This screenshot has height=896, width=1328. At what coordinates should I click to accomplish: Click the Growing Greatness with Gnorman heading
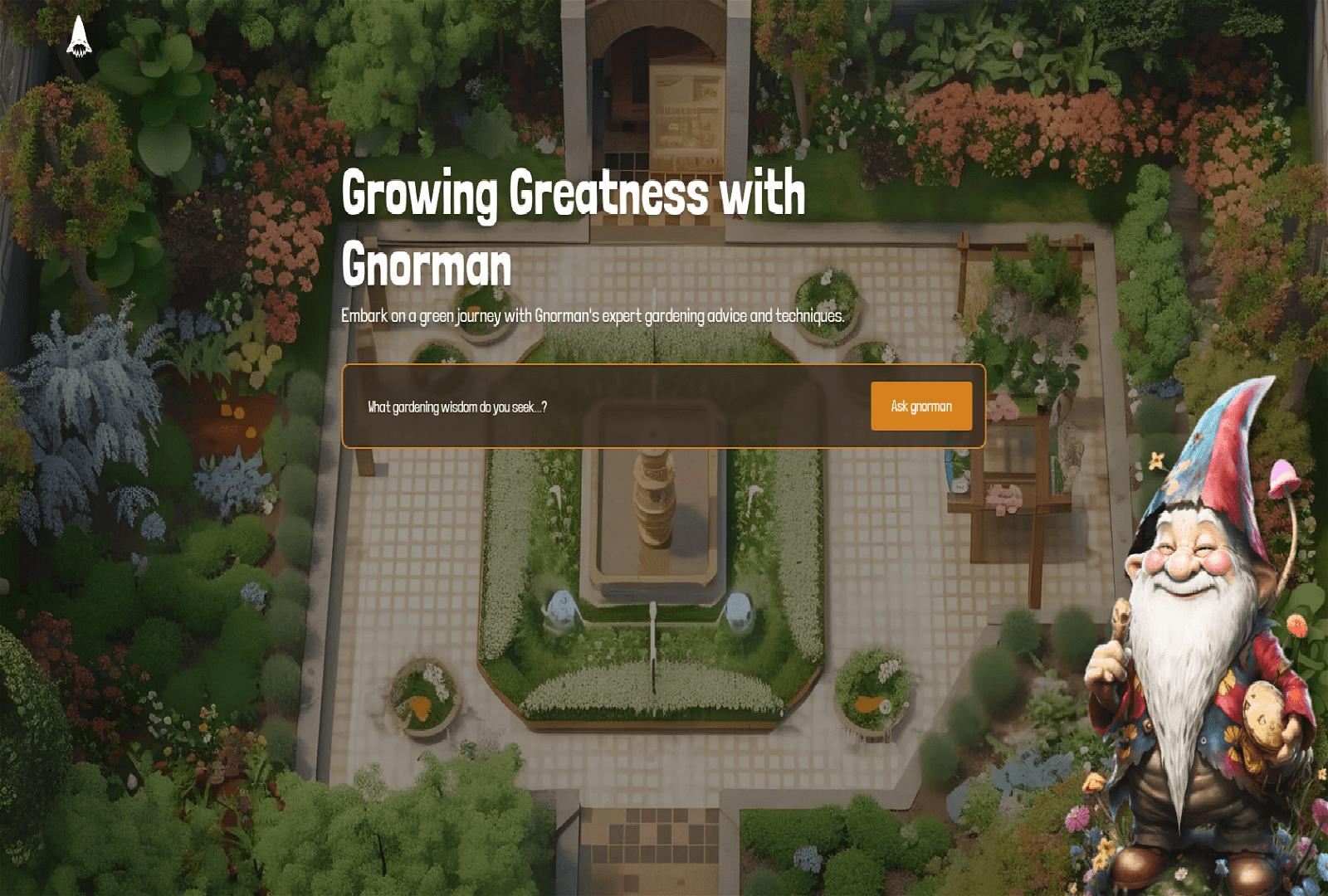click(573, 224)
